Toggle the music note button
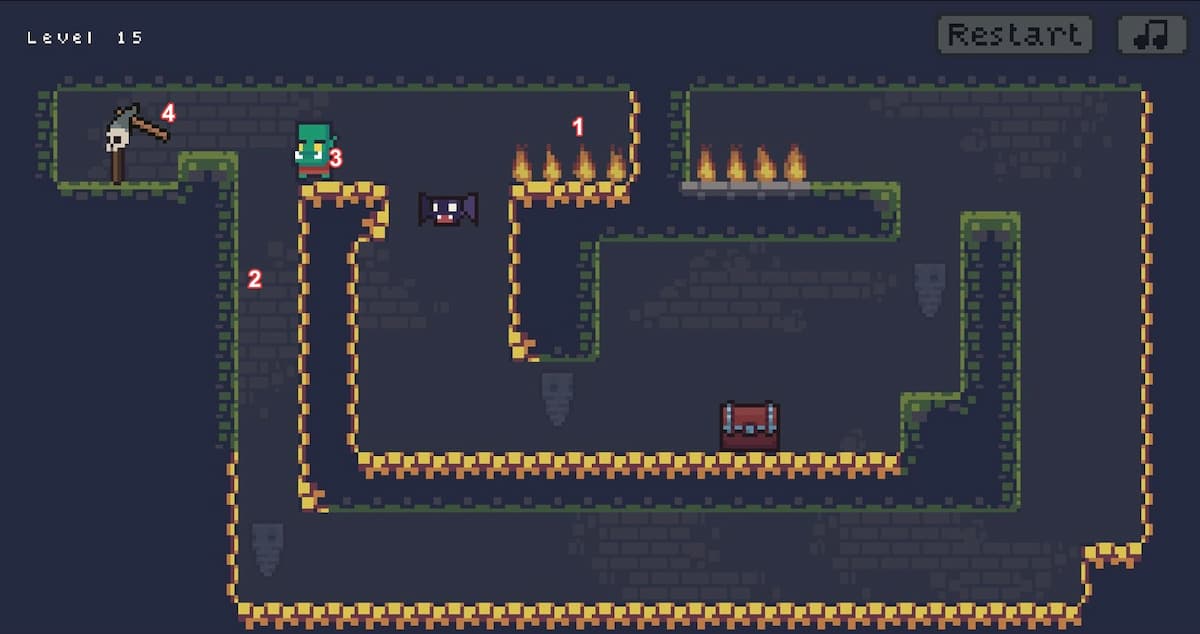The height and width of the screenshot is (634, 1200). [1151, 35]
